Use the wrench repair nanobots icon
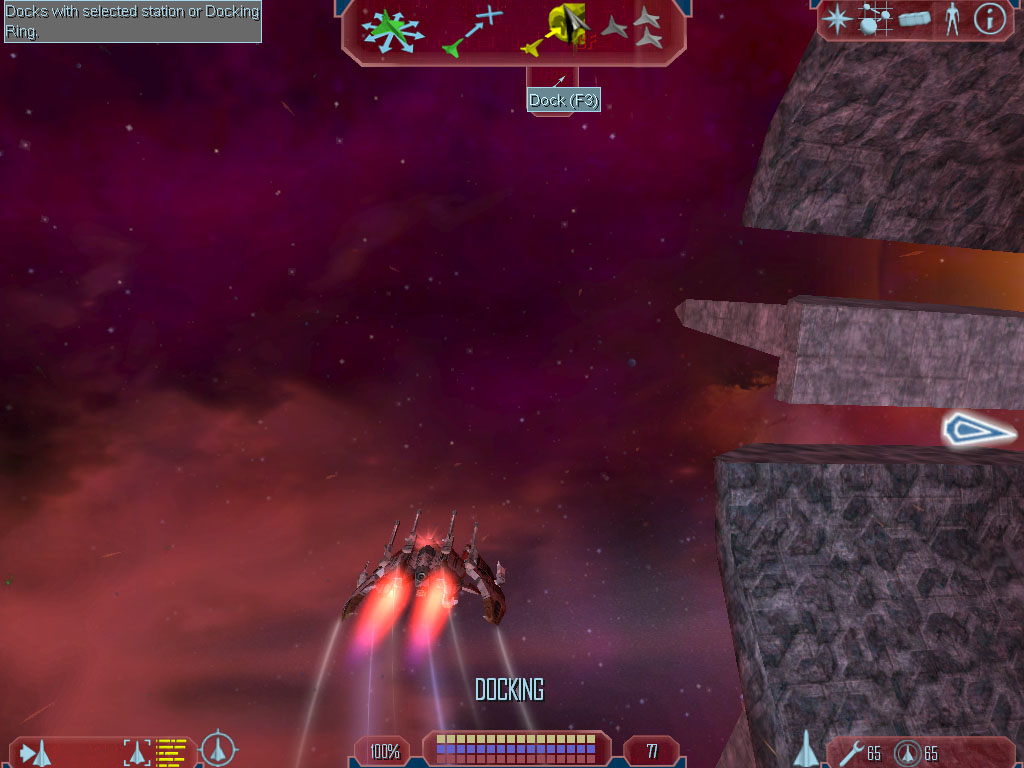Image resolution: width=1024 pixels, height=768 pixels. click(853, 752)
